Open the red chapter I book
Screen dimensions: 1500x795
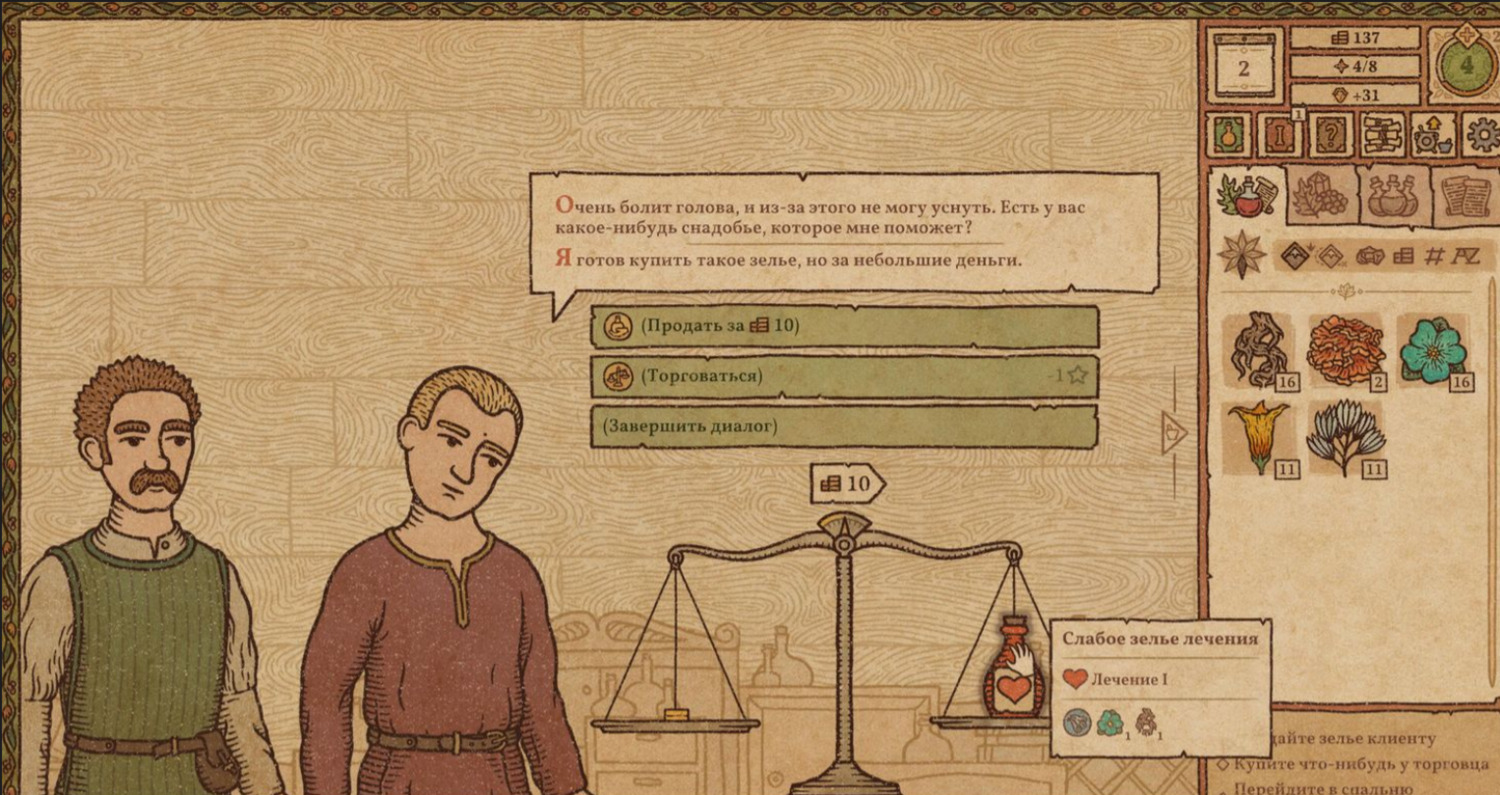click(1281, 135)
